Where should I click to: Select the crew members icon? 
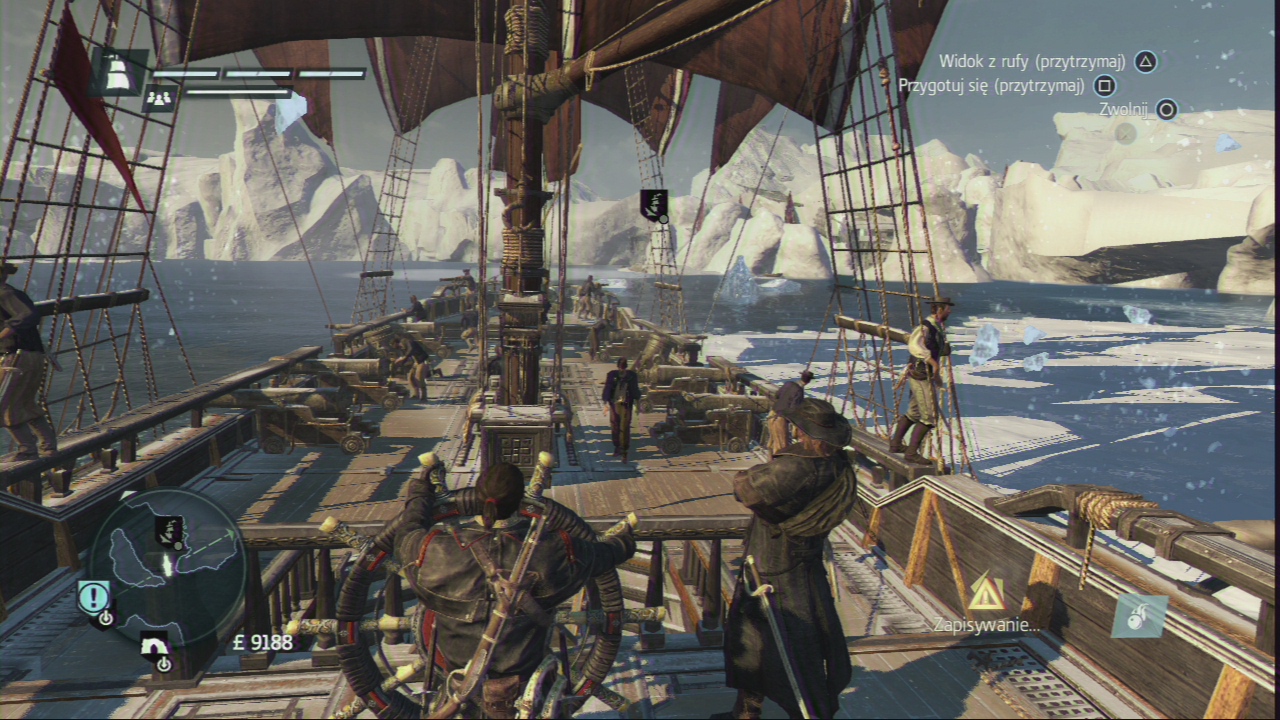click(159, 97)
